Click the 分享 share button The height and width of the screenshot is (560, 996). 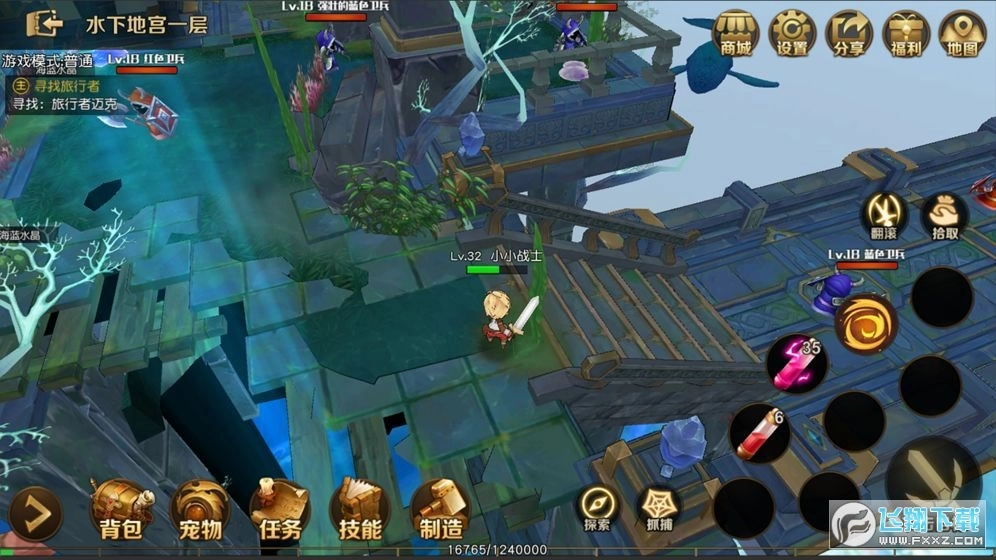(x=849, y=32)
